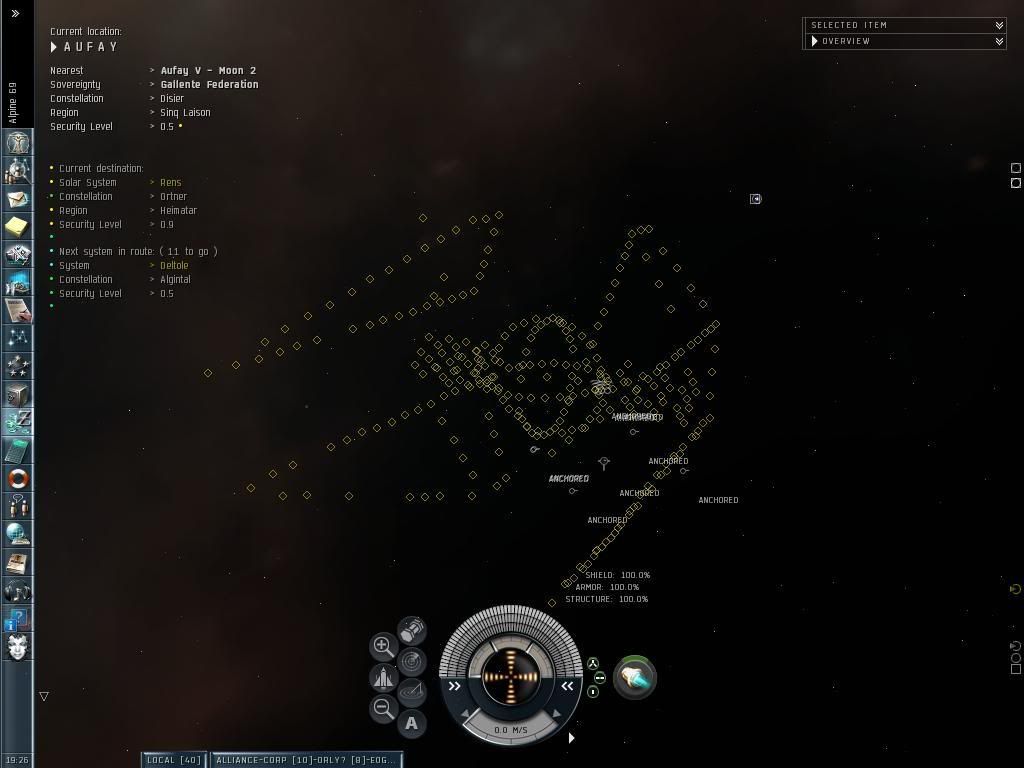Click the speed gauge showing 0.0 M/S
Viewport: 1024px width, 768px height.
point(511,730)
